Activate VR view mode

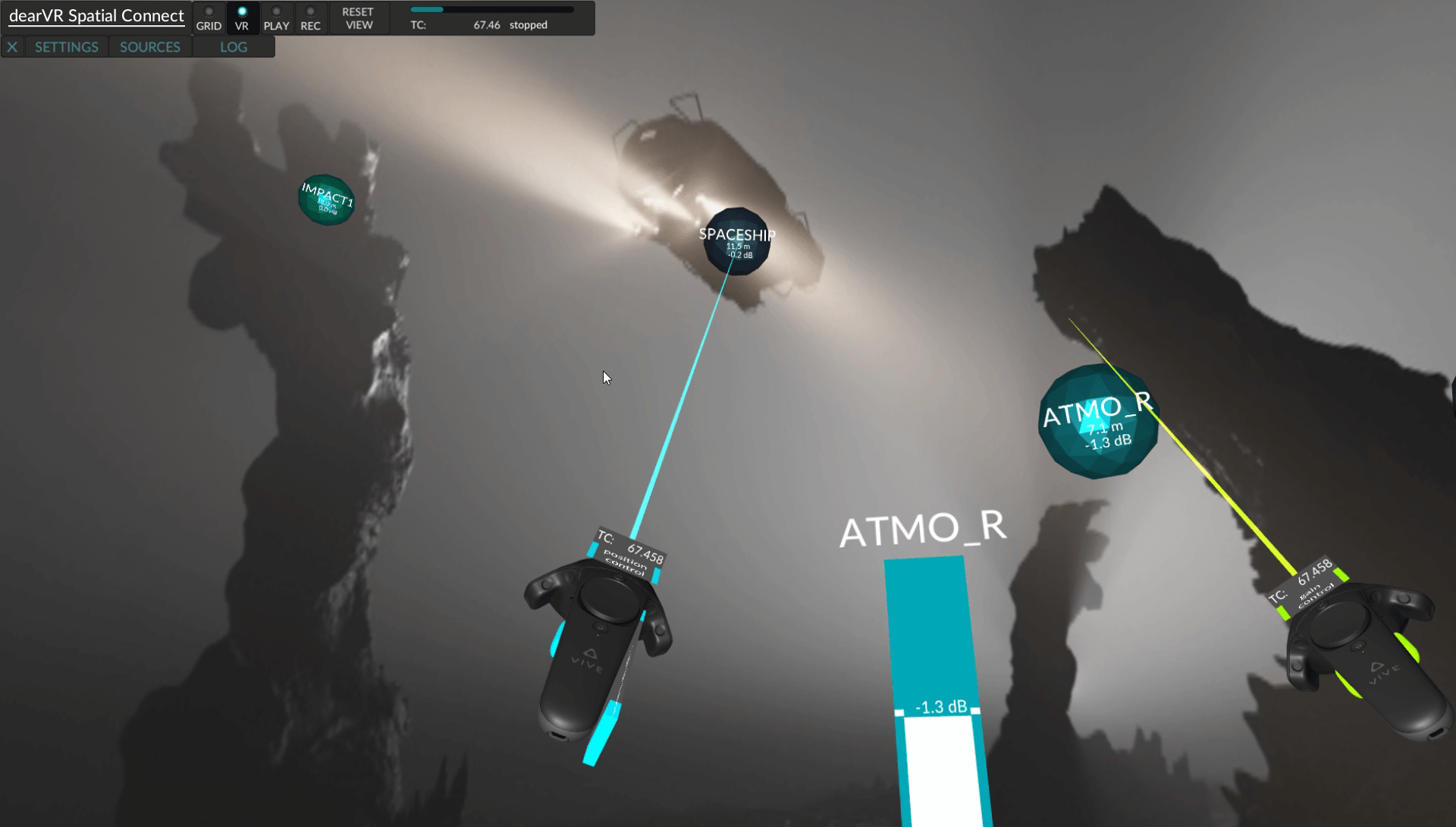(x=243, y=18)
